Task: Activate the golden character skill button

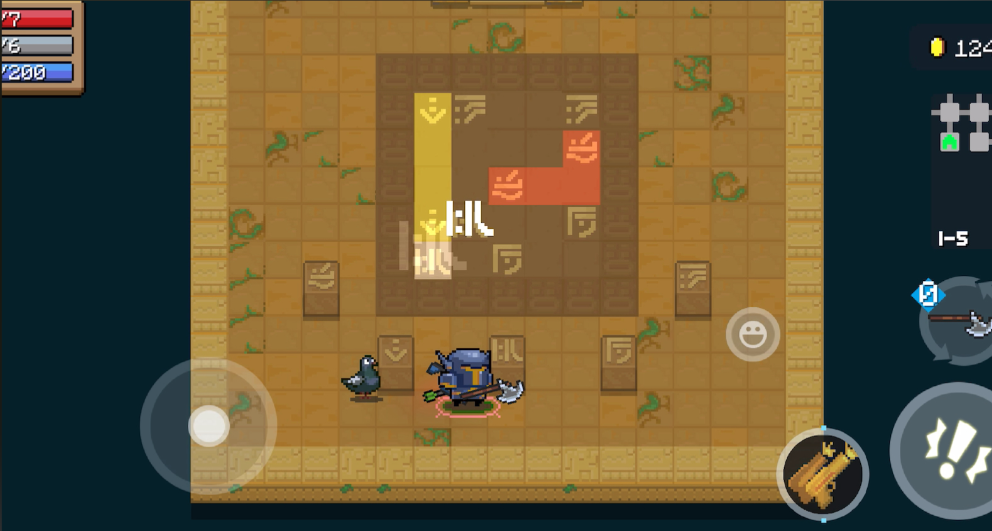Action: pyautogui.click(x=822, y=474)
